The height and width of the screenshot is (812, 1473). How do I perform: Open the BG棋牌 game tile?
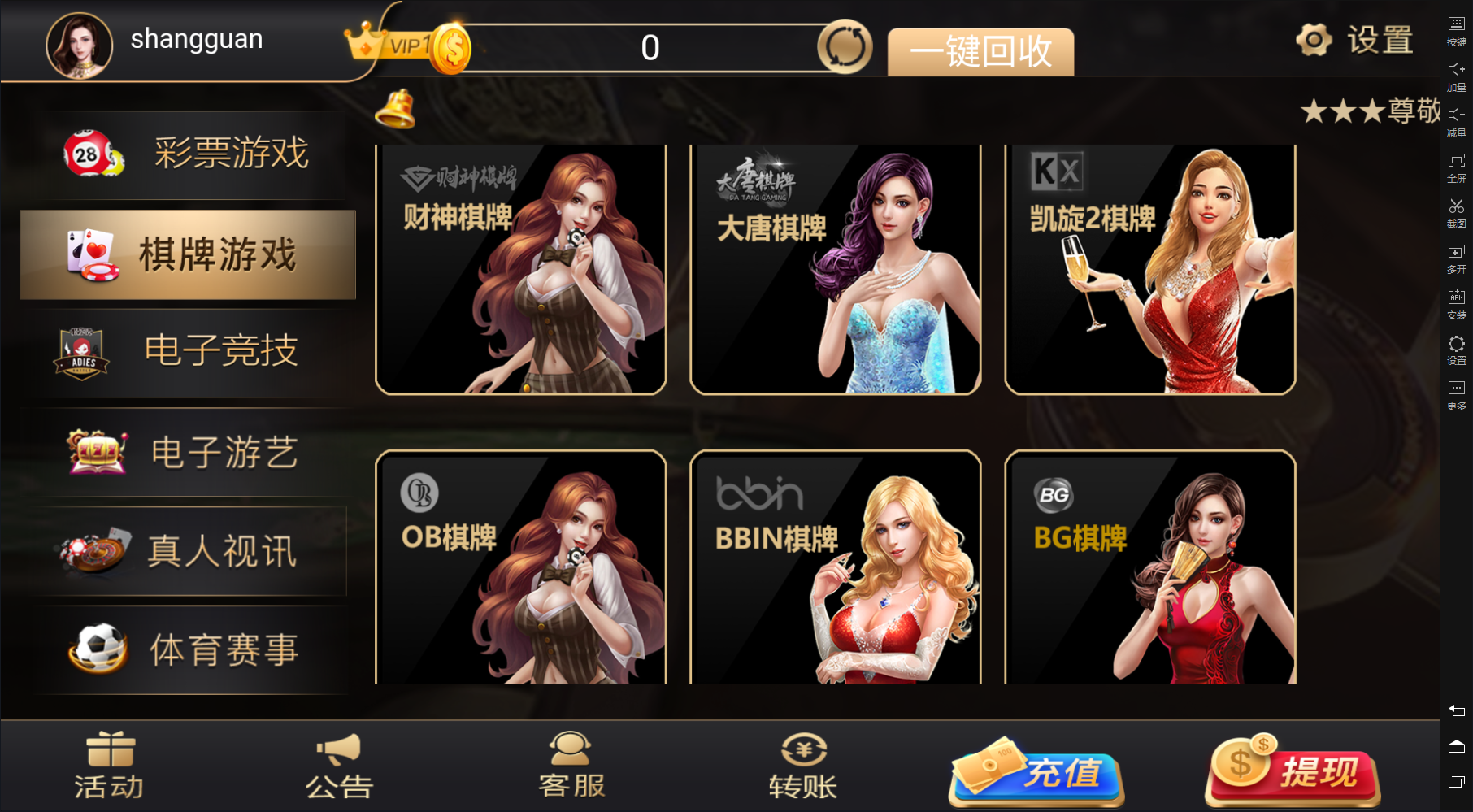pyautogui.click(x=1149, y=567)
